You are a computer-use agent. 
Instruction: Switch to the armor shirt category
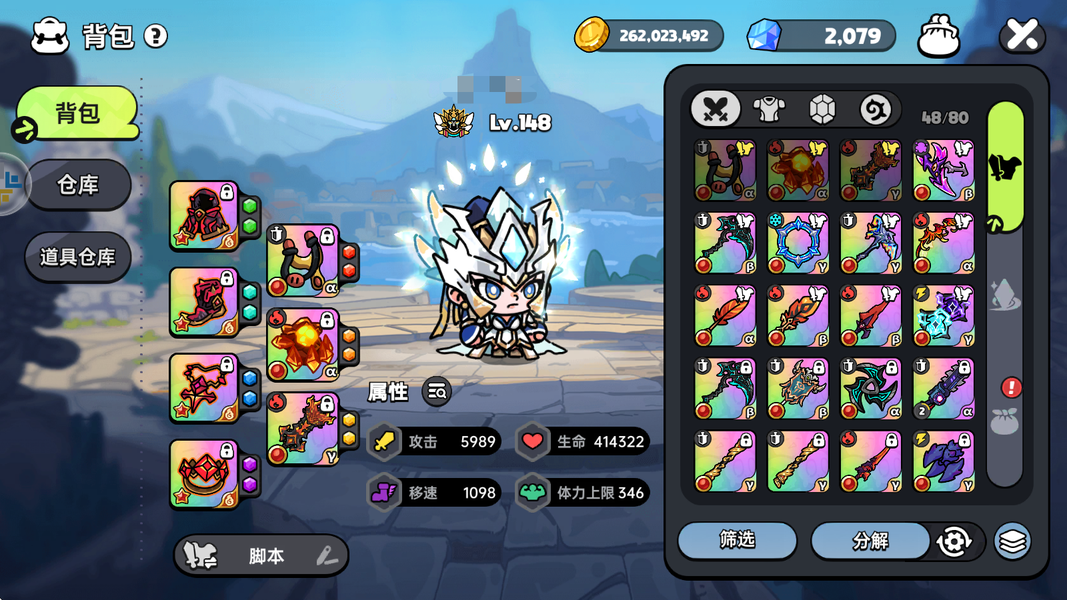[x=769, y=109]
